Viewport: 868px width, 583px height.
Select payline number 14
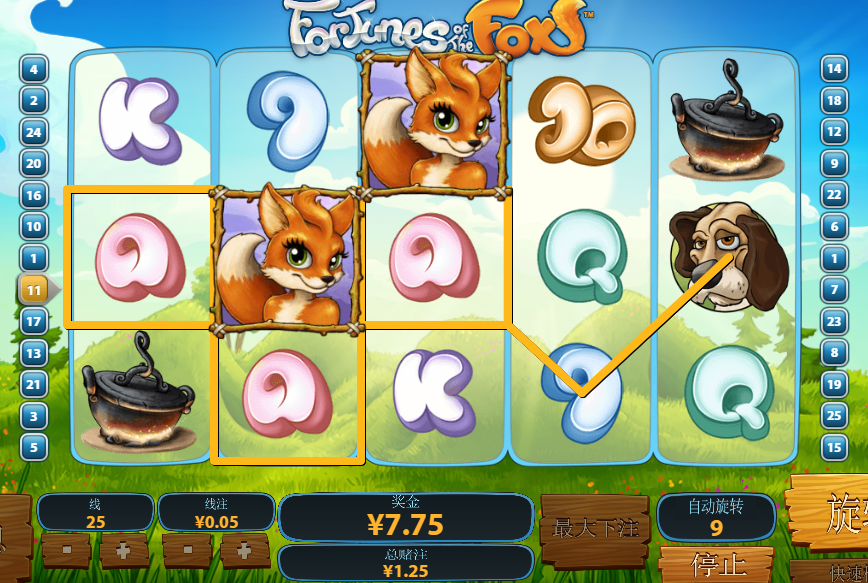coord(833,70)
